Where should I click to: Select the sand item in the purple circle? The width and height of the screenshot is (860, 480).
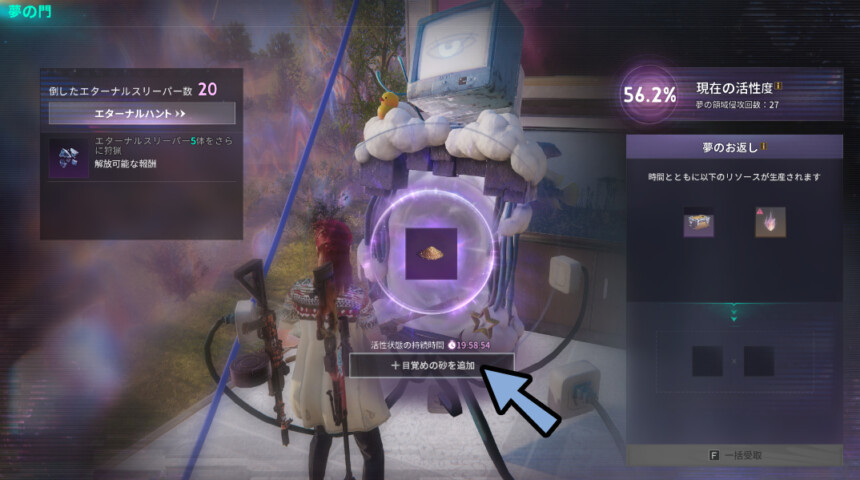(x=432, y=253)
